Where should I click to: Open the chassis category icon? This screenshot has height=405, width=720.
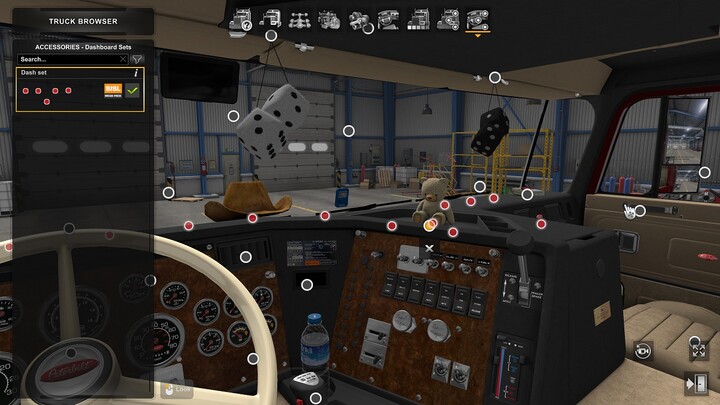(x=299, y=19)
